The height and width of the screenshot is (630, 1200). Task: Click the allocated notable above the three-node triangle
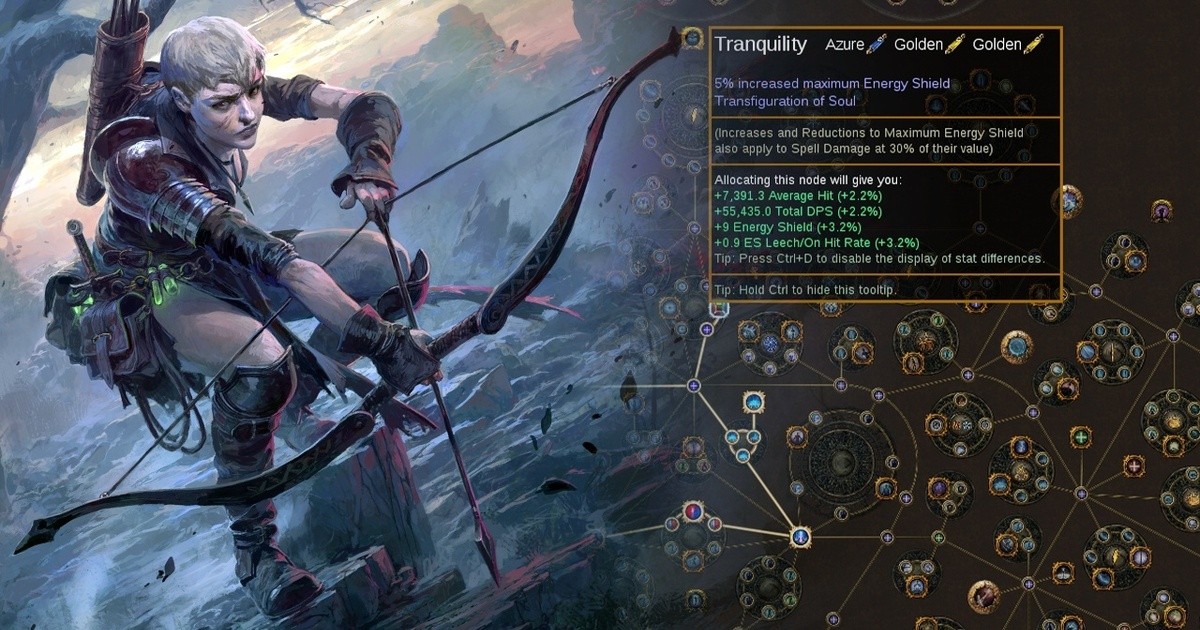point(754,403)
